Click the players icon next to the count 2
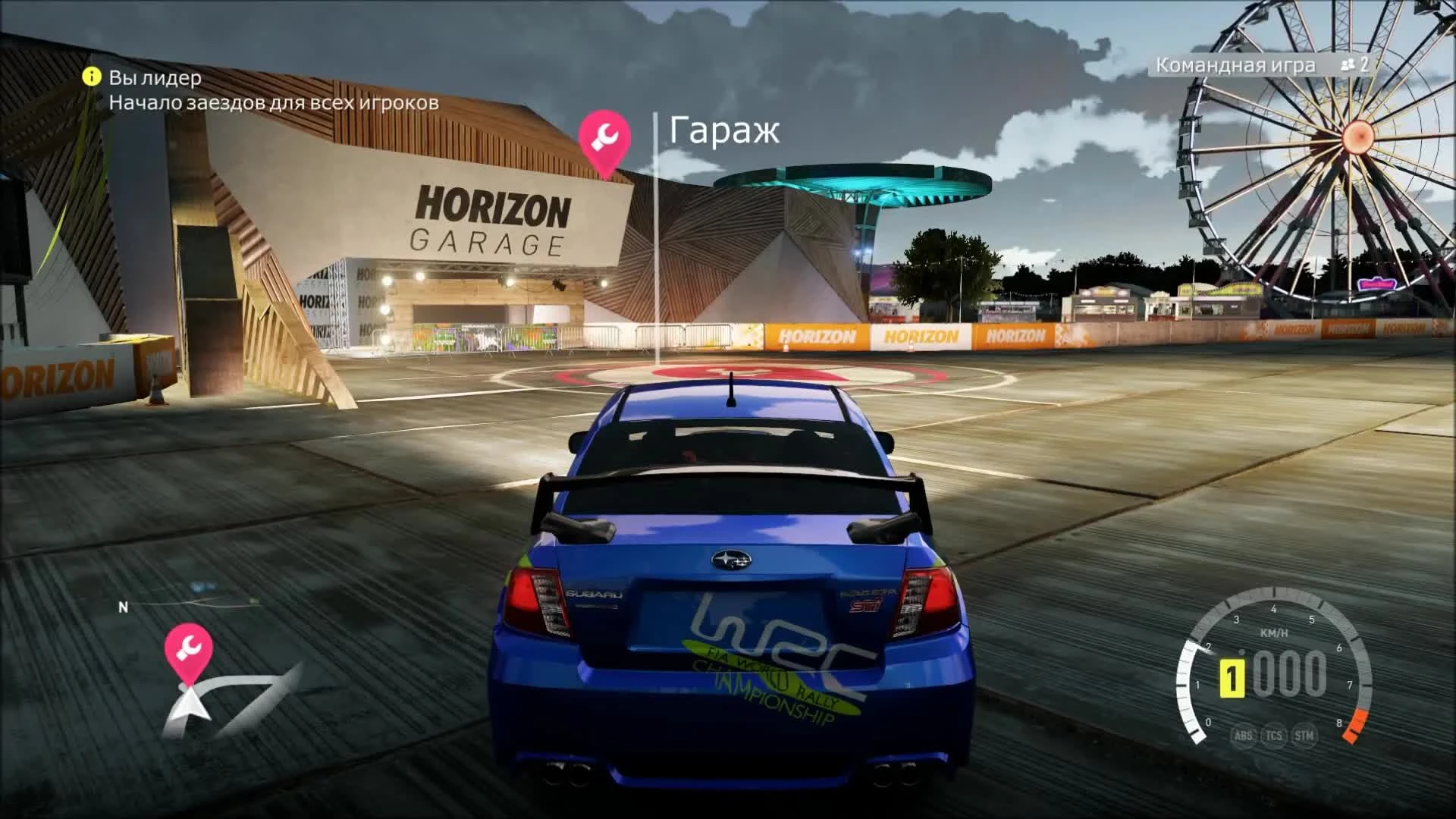Viewport: 1456px width, 819px height. 1348,66
